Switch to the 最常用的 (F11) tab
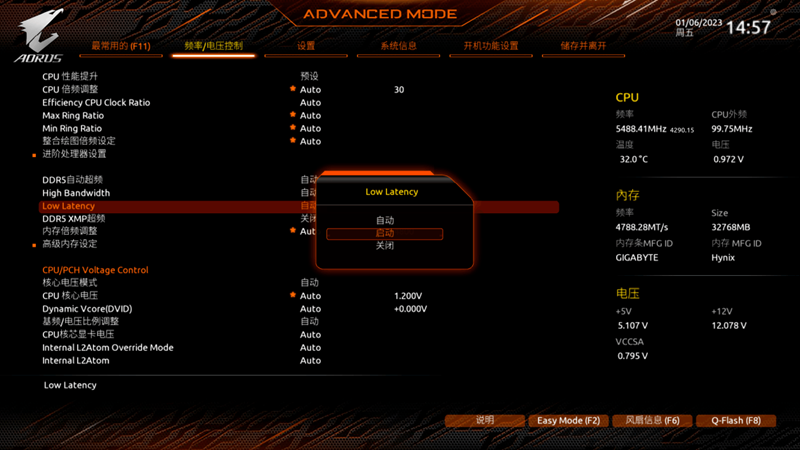 point(121,46)
